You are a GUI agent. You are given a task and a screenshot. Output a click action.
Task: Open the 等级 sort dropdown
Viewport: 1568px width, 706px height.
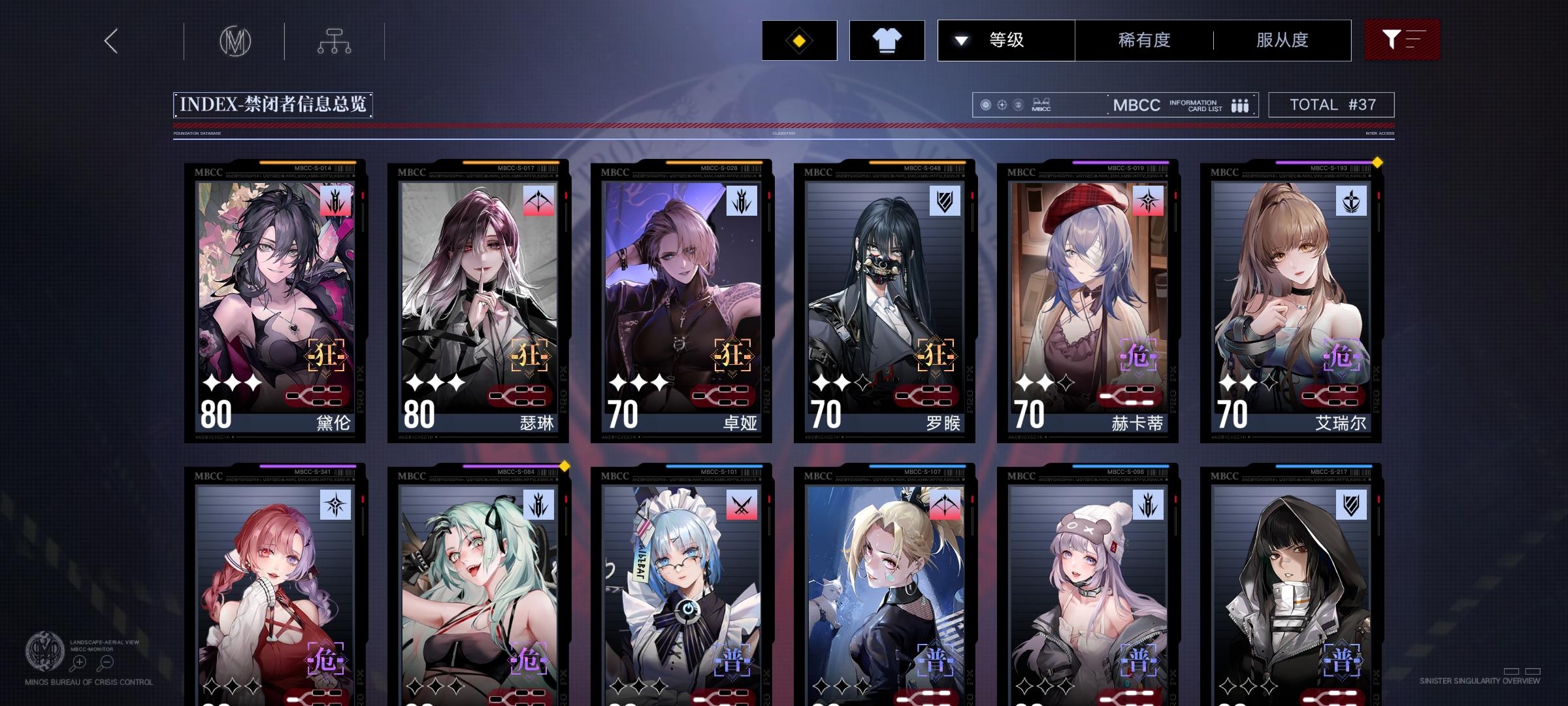point(1006,40)
